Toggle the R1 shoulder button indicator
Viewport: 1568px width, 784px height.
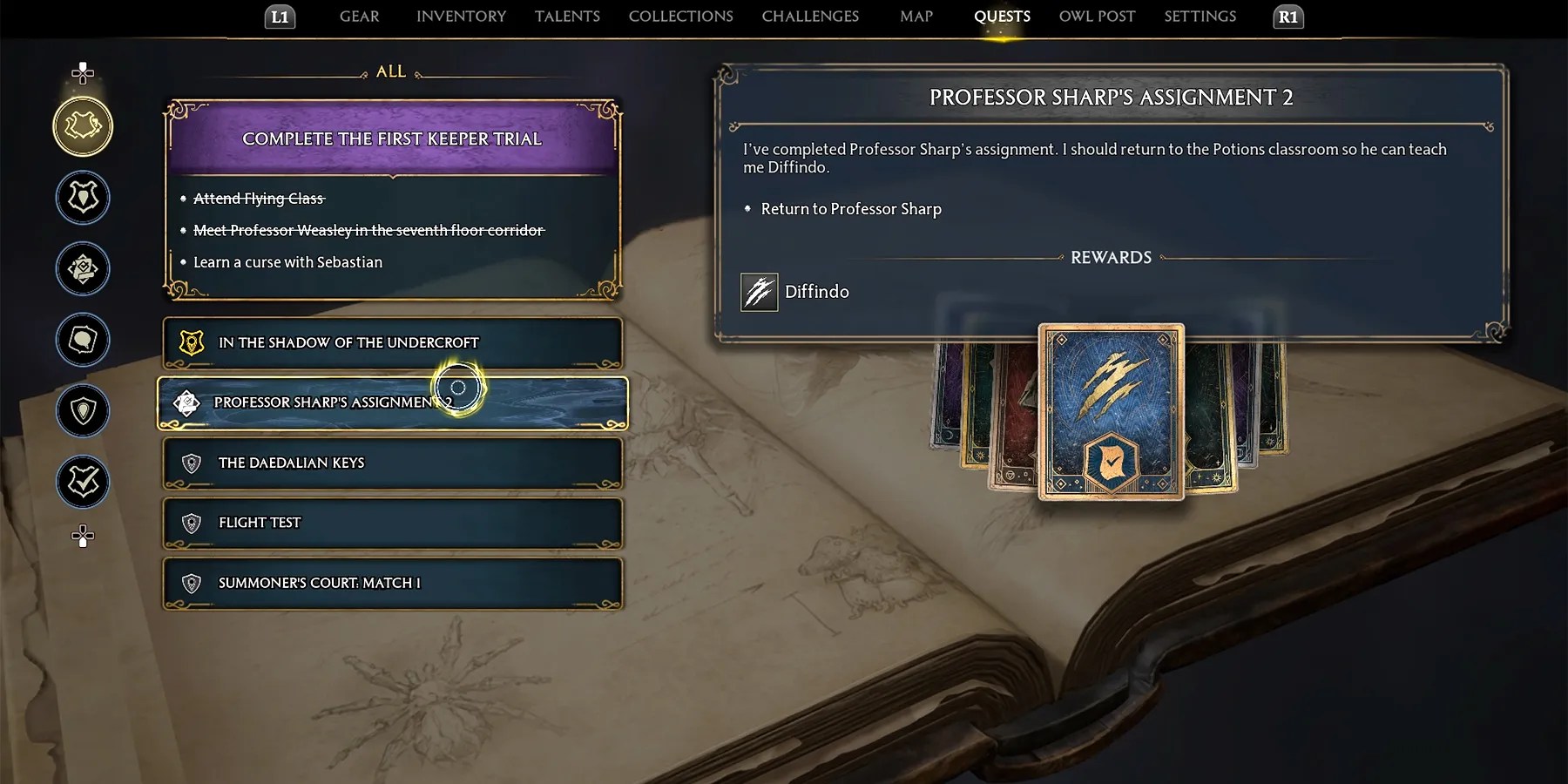pyautogui.click(x=1288, y=16)
